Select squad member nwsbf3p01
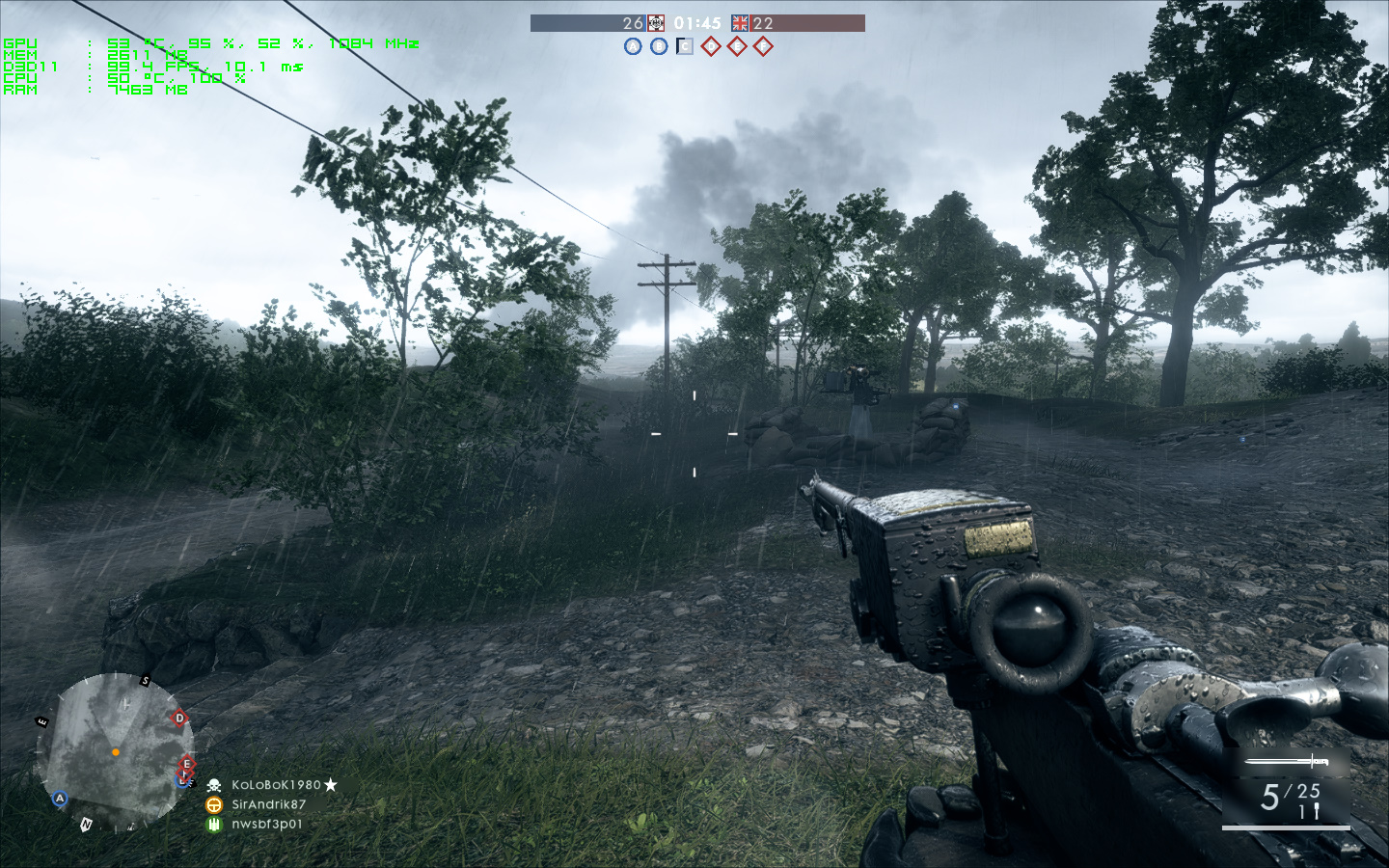The height and width of the screenshot is (868, 1389). (x=266, y=824)
